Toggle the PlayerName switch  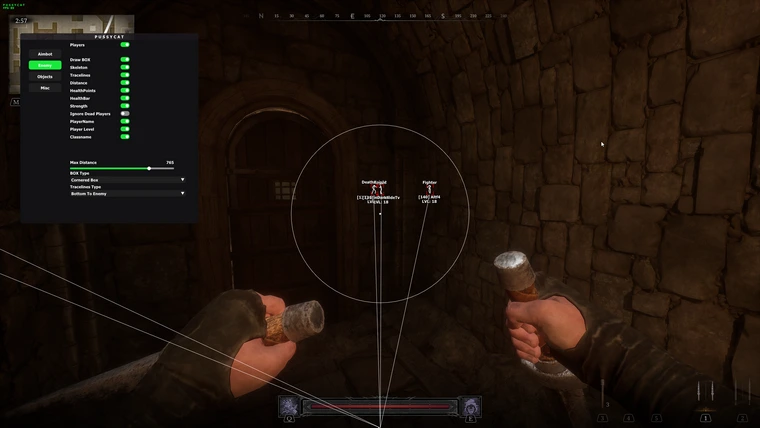pyautogui.click(x=125, y=122)
